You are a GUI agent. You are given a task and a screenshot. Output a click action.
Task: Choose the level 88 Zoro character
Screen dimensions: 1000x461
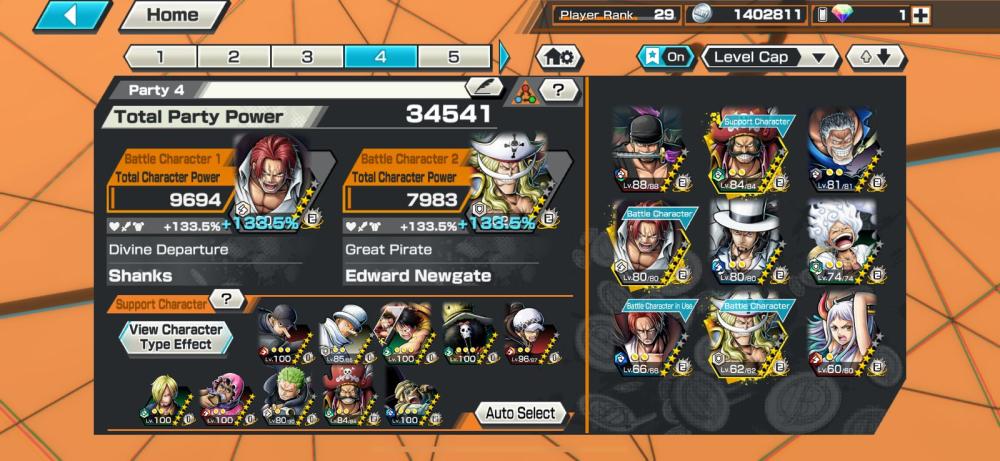coord(648,149)
